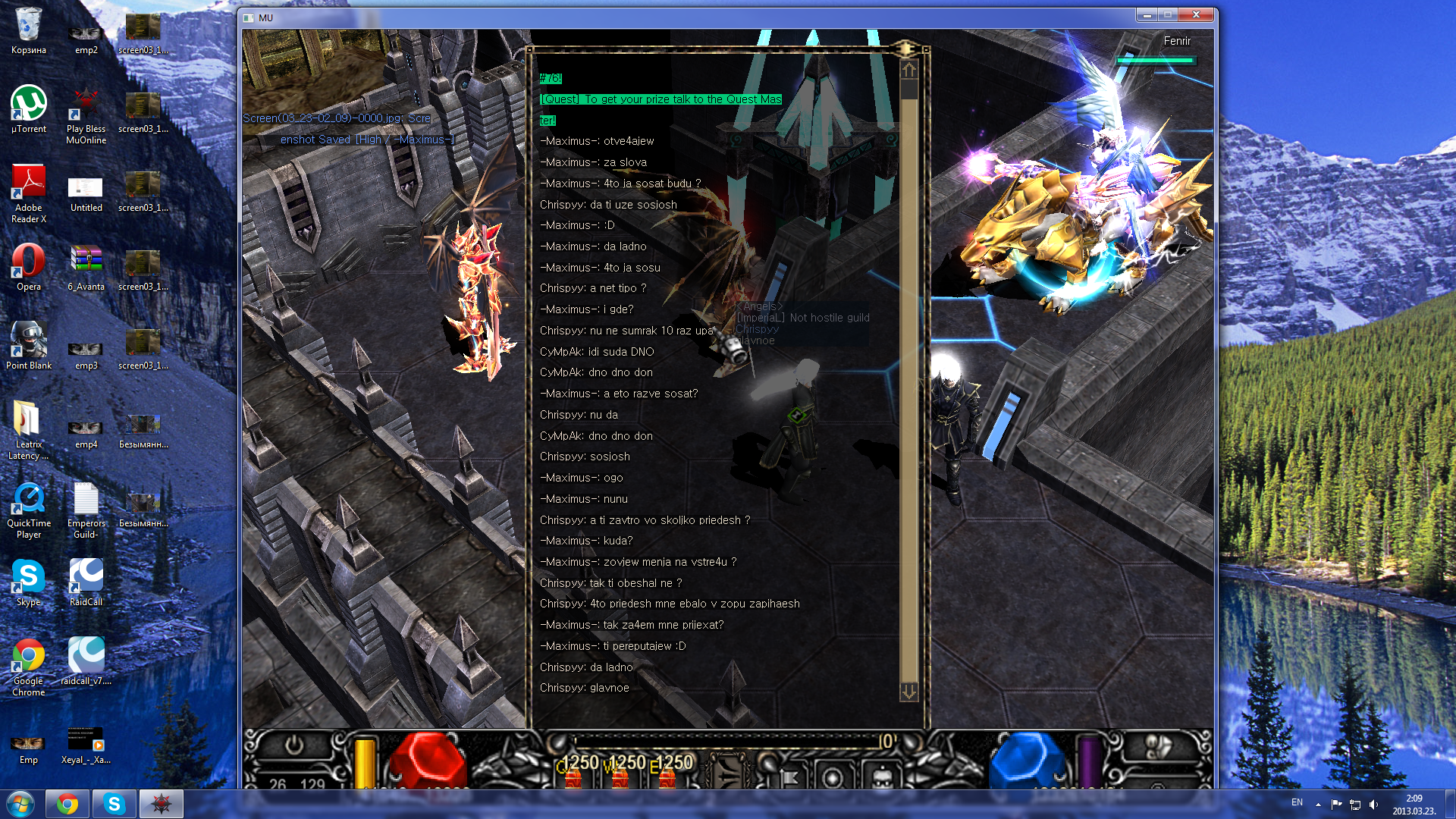Click the power button on the HUD
The image size is (1456, 819).
pyautogui.click(x=293, y=746)
